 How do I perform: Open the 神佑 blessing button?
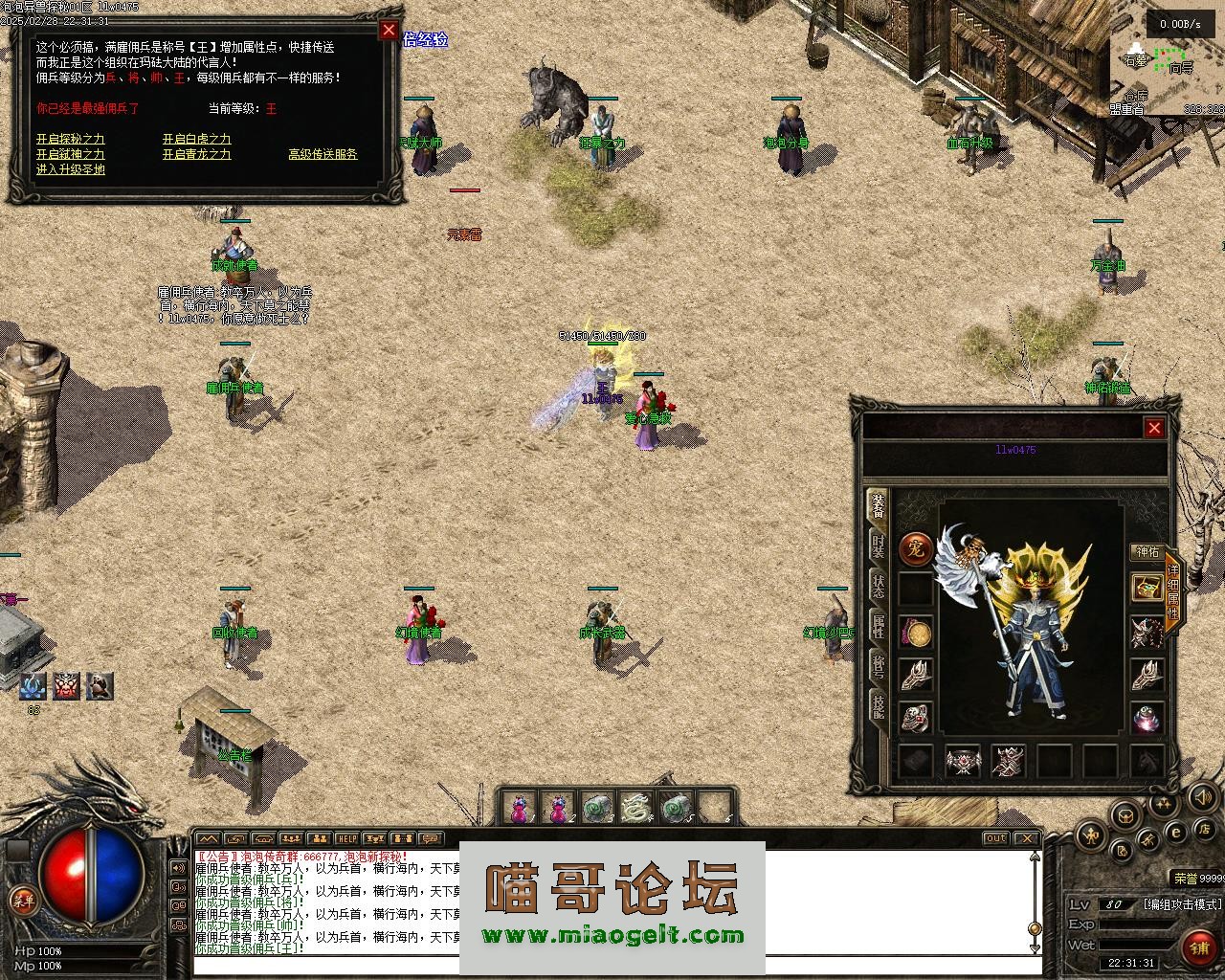tap(1147, 552)
